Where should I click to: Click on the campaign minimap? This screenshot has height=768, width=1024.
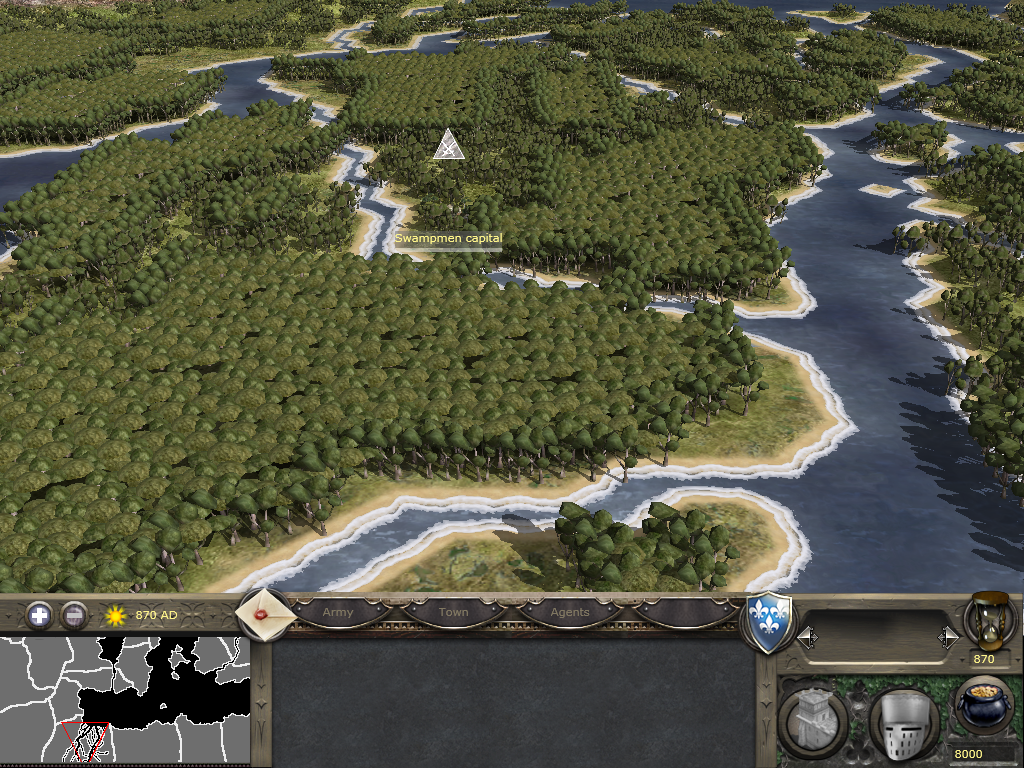[124, 699]
